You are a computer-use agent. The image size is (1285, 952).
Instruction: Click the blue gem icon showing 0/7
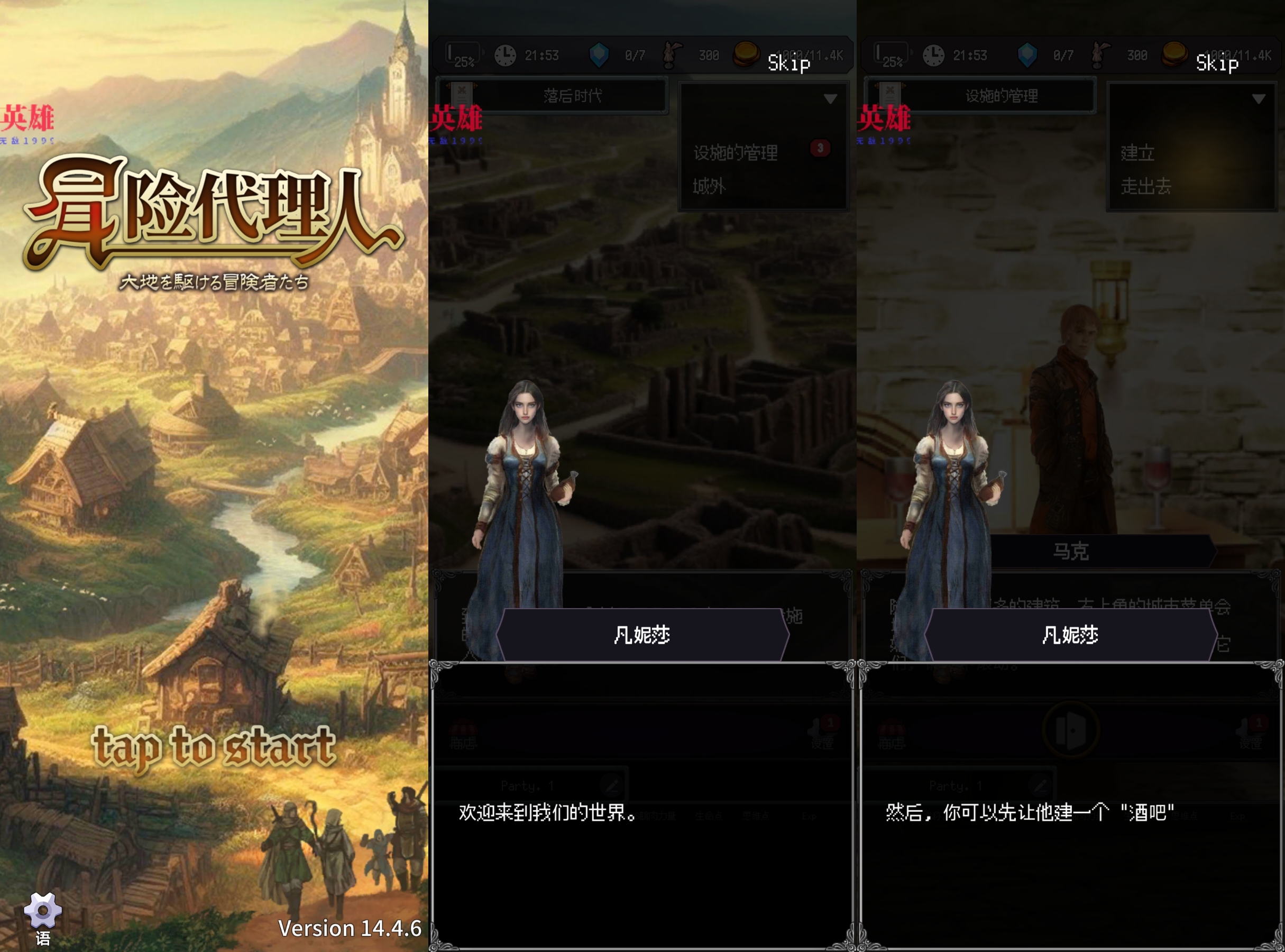click(598, 55)
